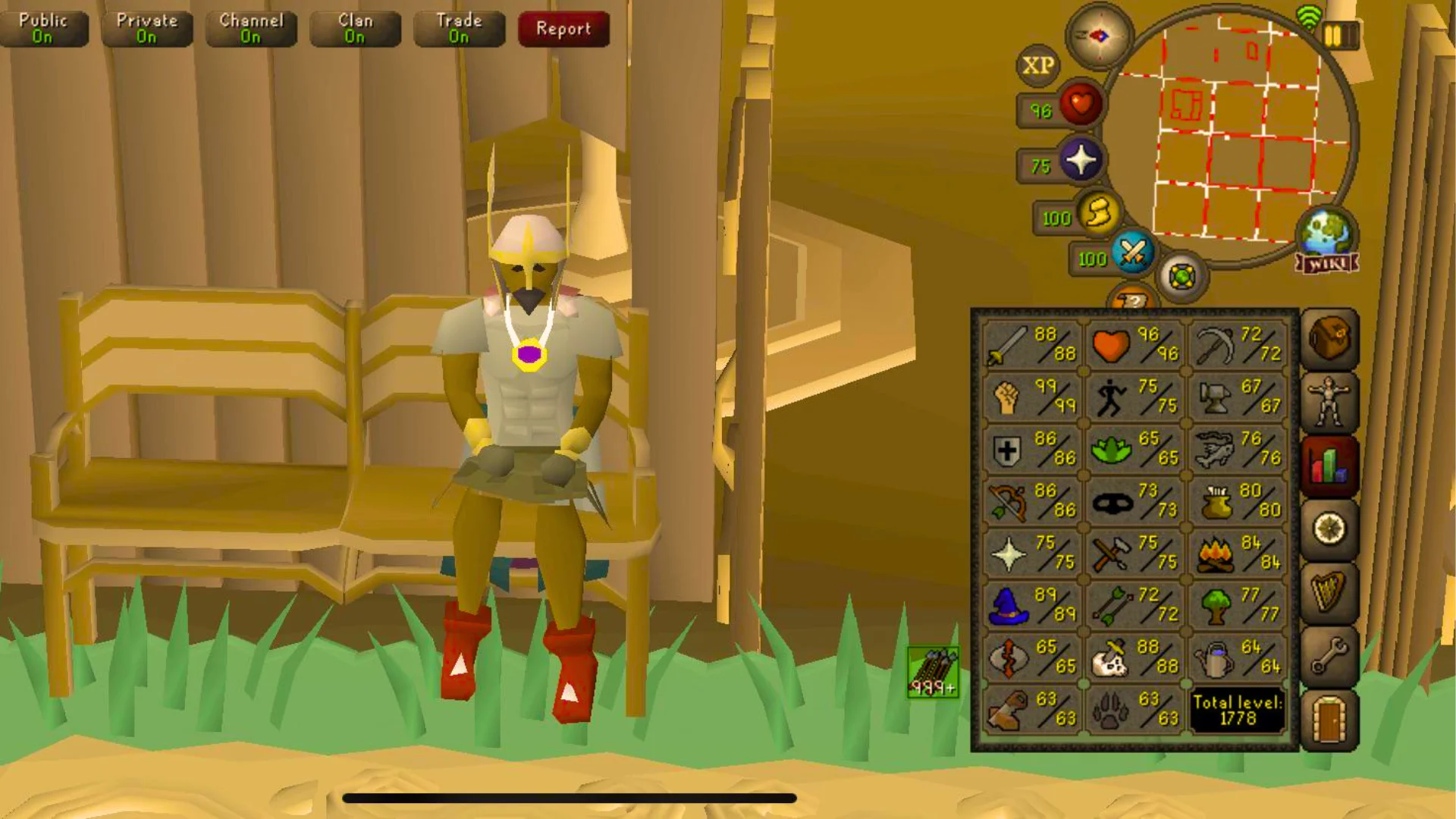Toggle Public chat off

43,29
